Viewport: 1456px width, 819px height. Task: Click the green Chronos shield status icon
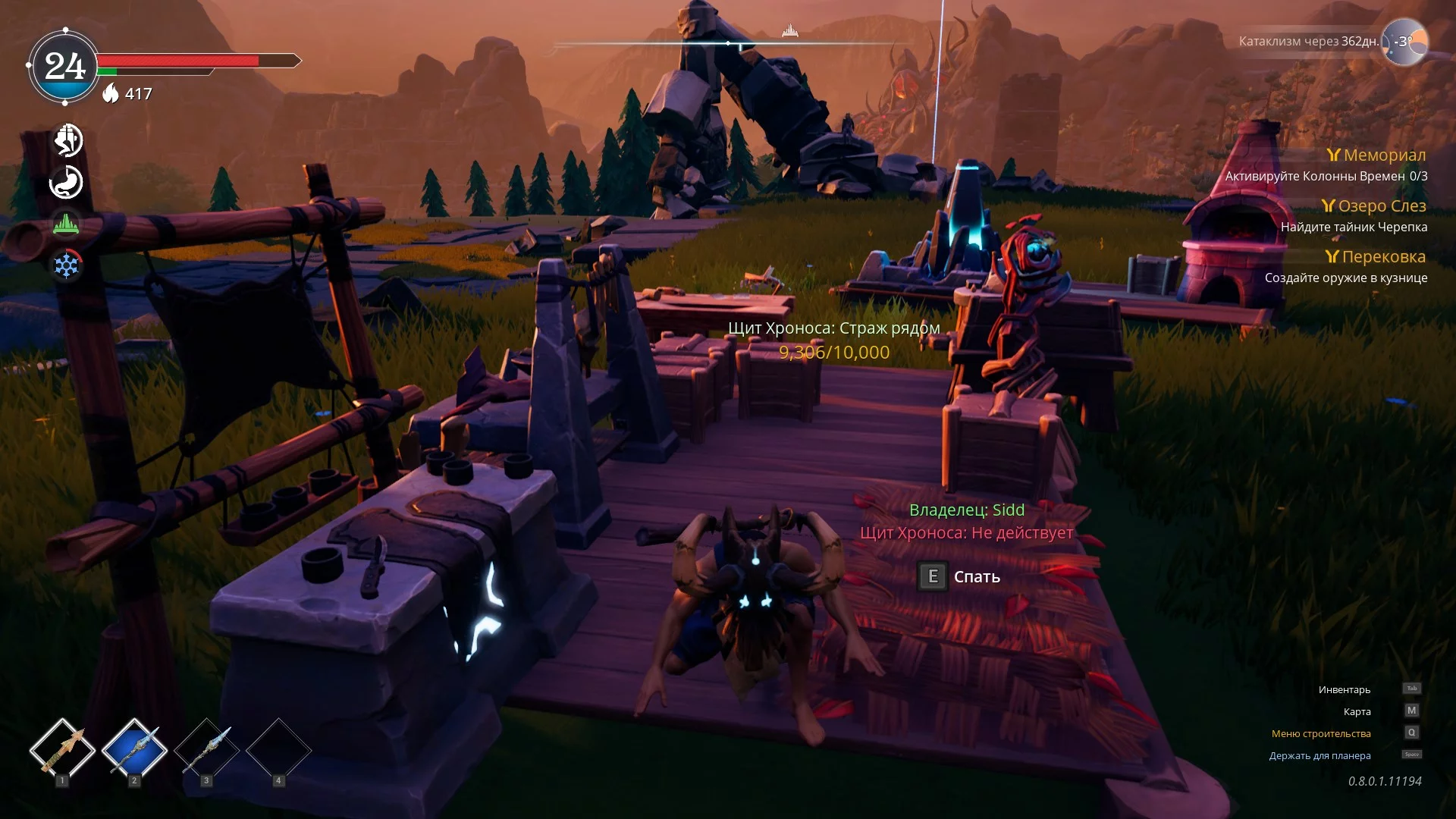[x=67, y=224]
